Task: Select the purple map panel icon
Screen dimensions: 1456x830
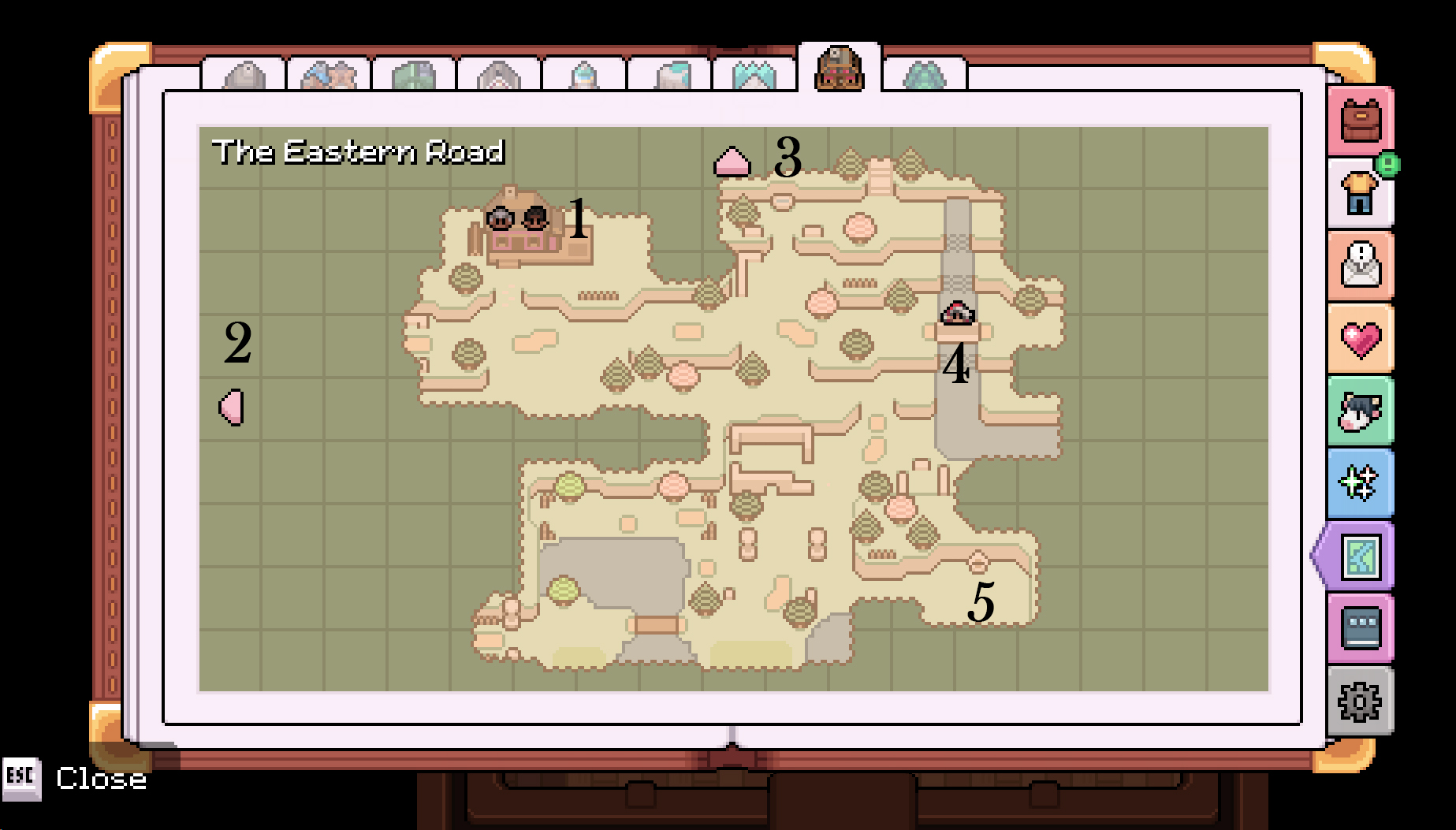Action: (x=1360, y=557)
